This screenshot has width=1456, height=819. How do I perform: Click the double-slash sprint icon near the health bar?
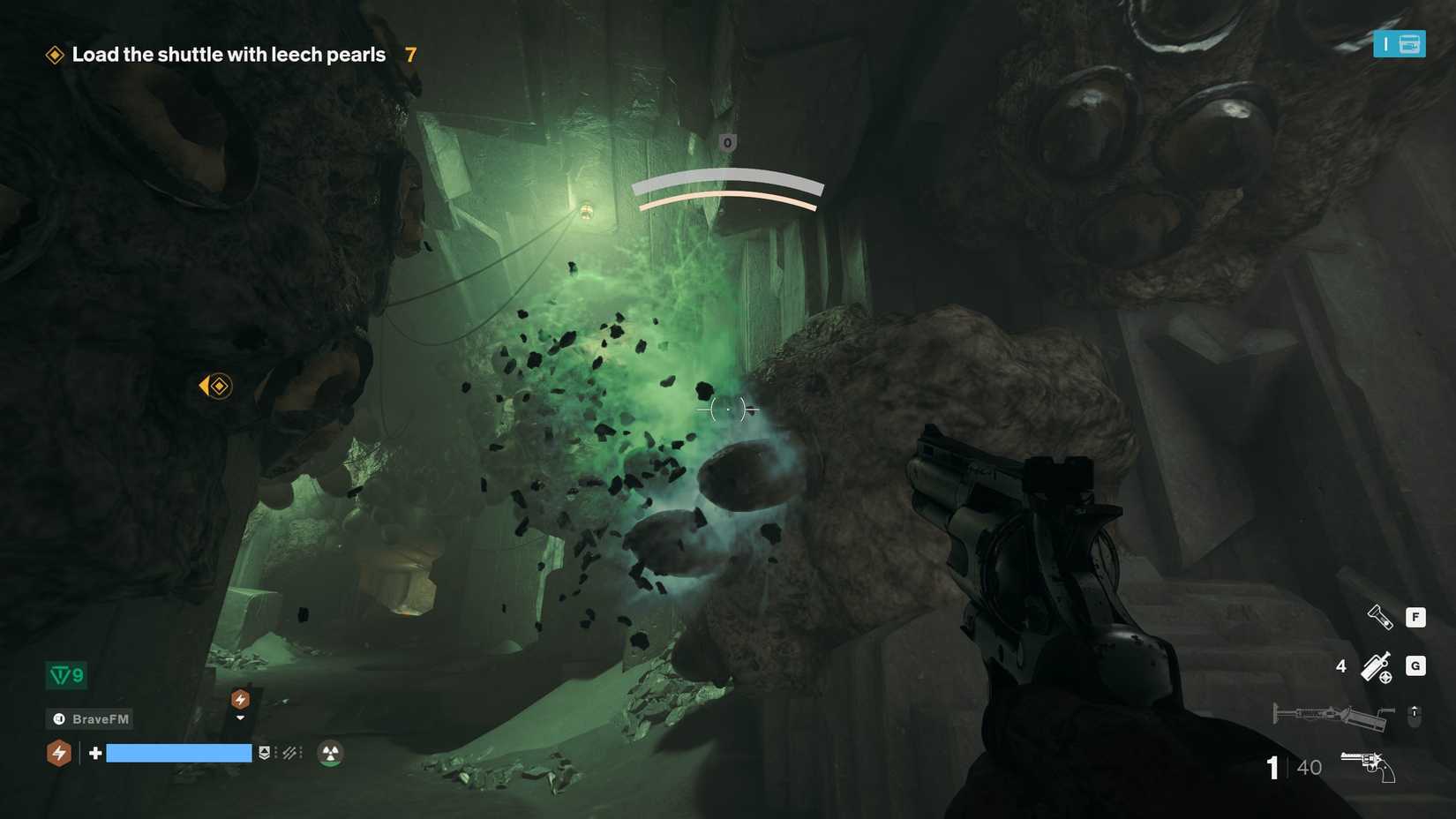(x=291, y=753)
